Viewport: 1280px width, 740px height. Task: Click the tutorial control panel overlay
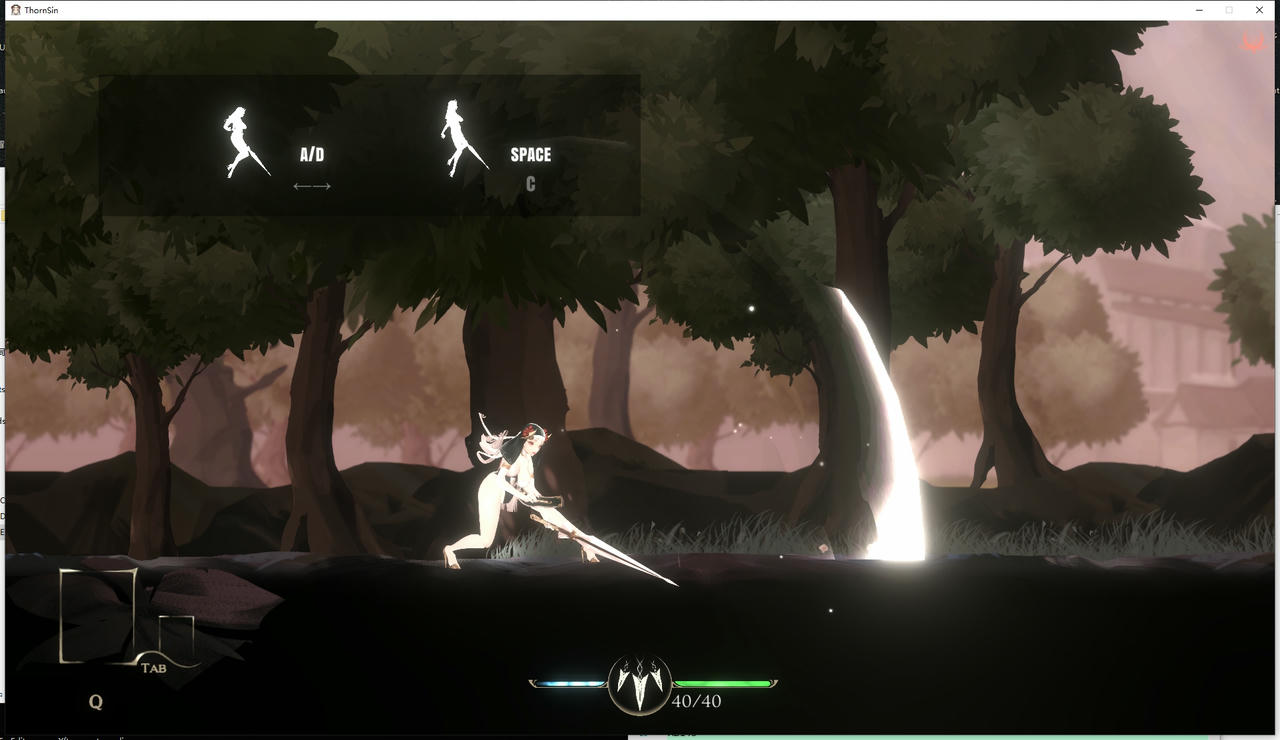point(370,143)
